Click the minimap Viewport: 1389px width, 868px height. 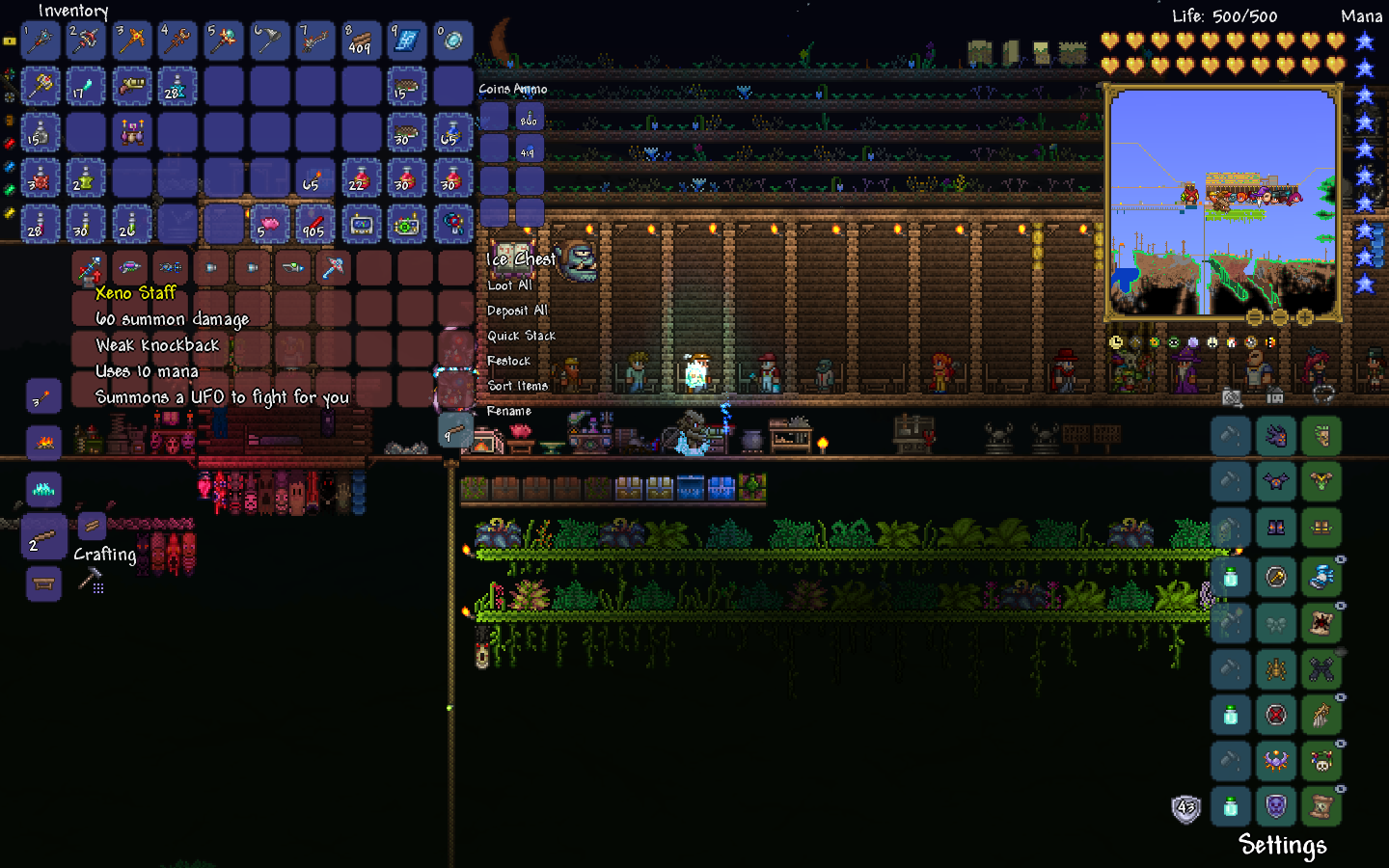[1222, 203]
